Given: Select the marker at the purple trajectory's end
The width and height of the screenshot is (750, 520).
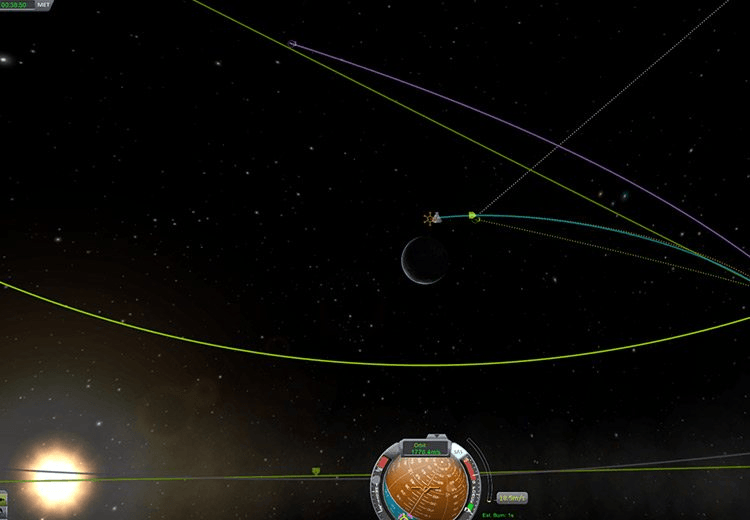Looking at the screenshot, I should [292, 43].
